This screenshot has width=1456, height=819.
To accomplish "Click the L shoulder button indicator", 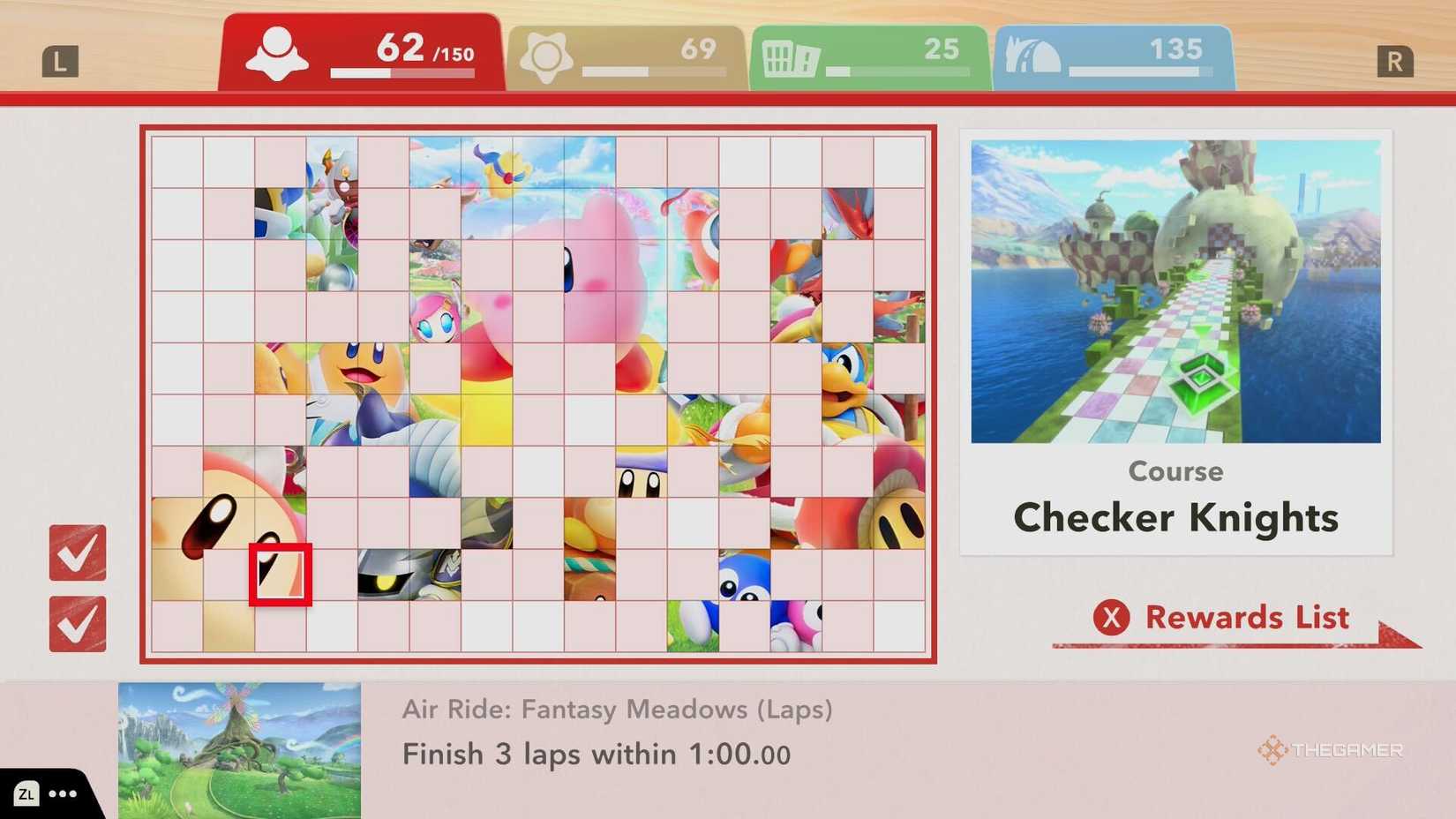I will pos(60,60).
